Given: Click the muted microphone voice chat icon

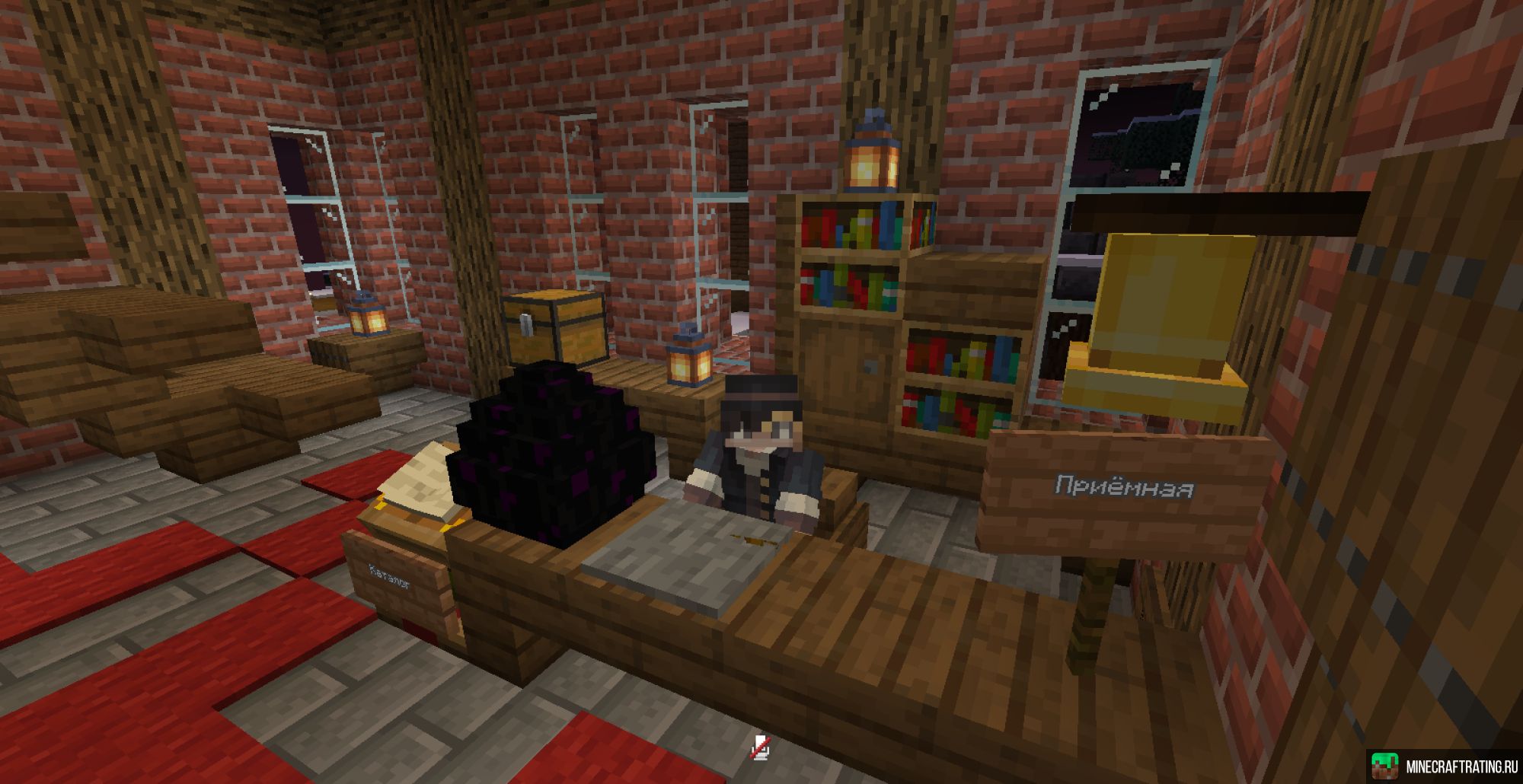Looking at the screenshot, I should click(760, 748).
